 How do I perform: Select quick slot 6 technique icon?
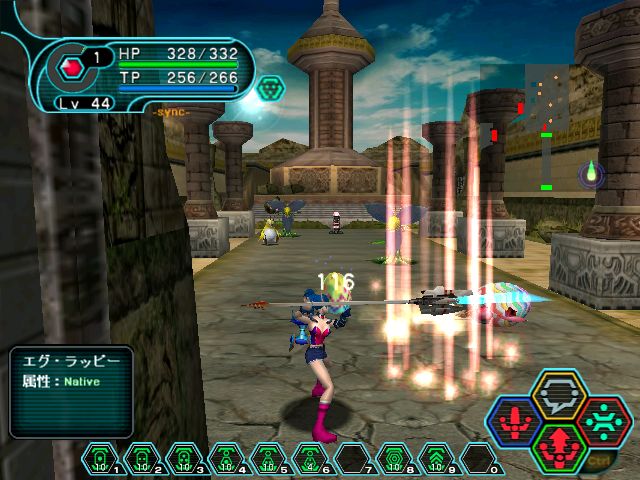click(x=310, y=459)
